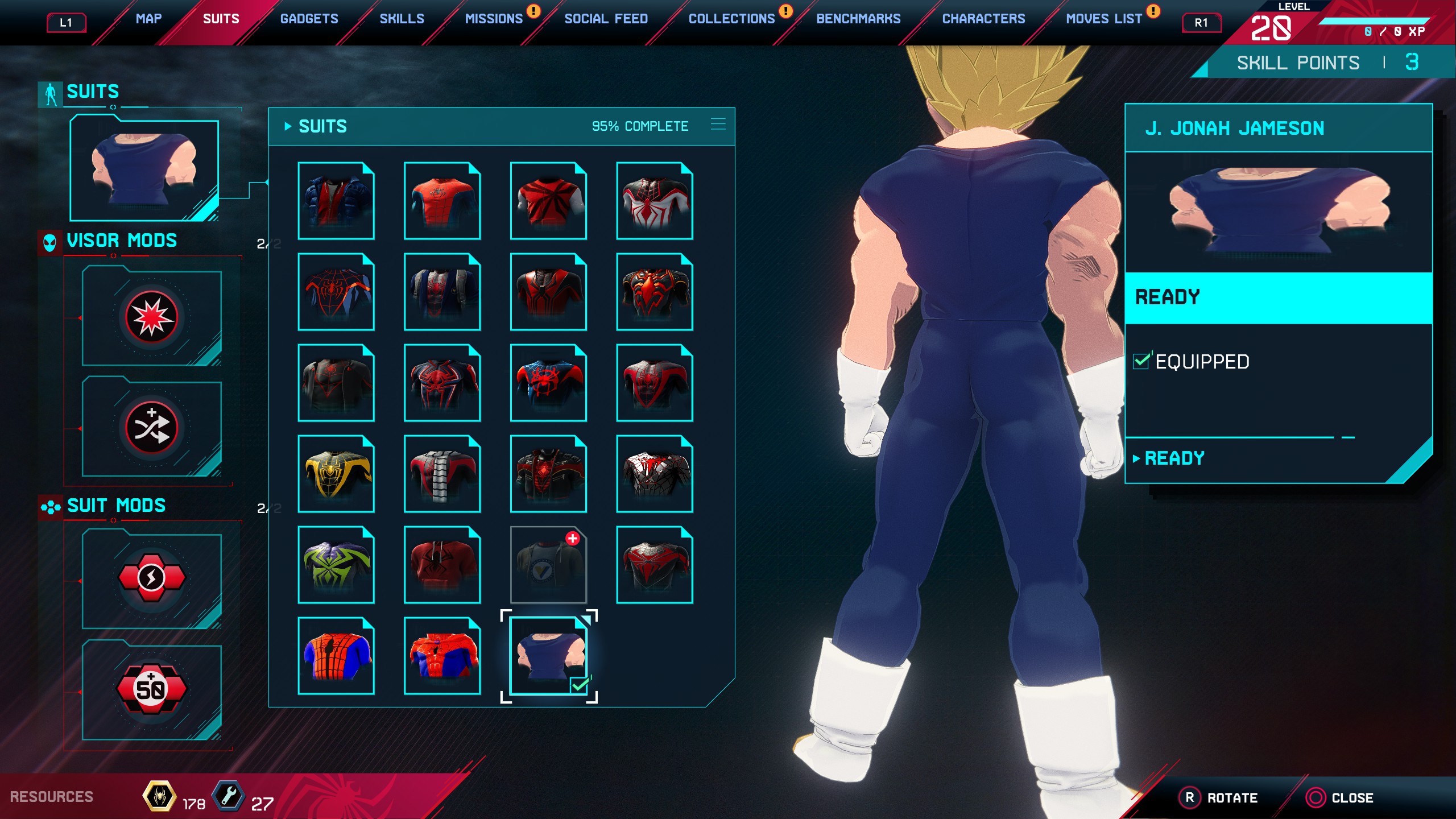Choose the equipped blue muscle shirt suit

pos(548,656)
